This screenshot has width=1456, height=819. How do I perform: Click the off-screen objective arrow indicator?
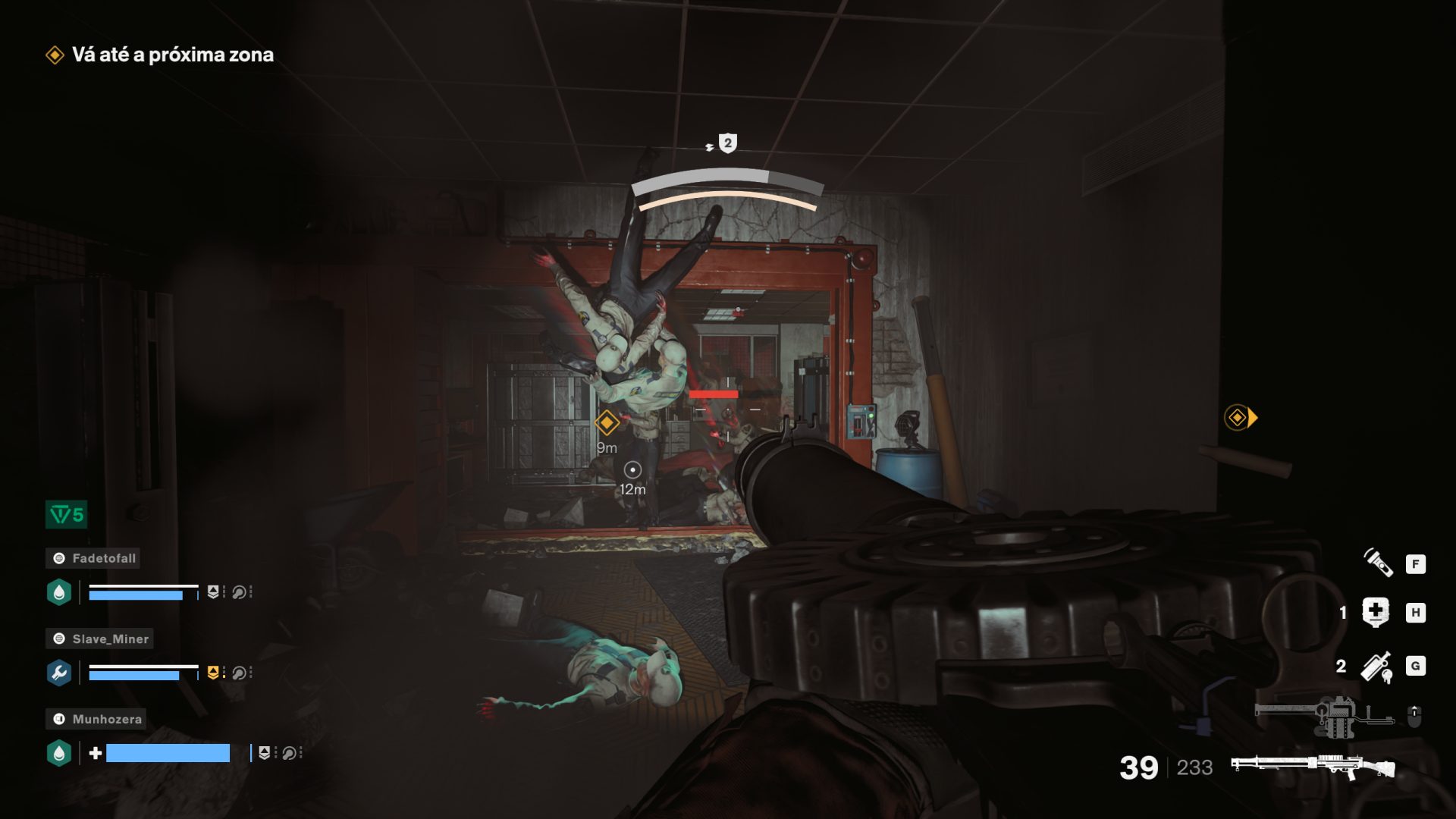point(1241,417)
